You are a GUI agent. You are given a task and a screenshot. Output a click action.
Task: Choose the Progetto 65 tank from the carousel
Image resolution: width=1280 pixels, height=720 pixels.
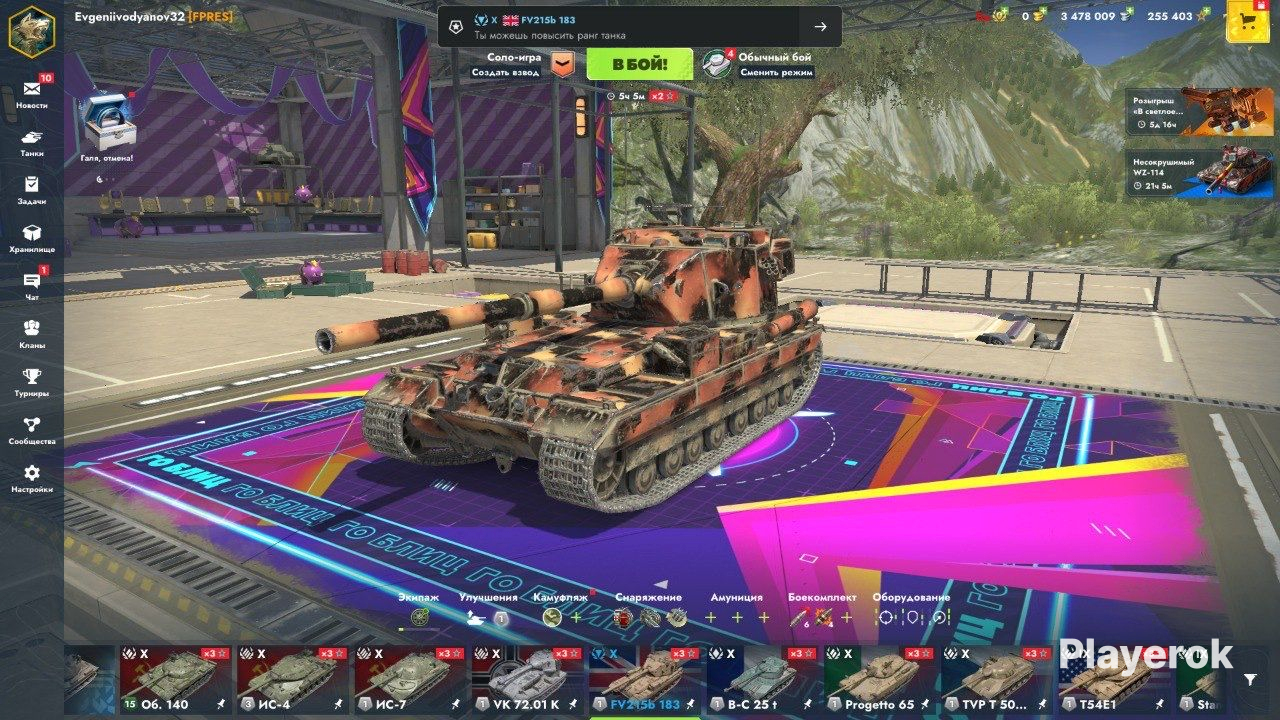click(x=878, y=680)
